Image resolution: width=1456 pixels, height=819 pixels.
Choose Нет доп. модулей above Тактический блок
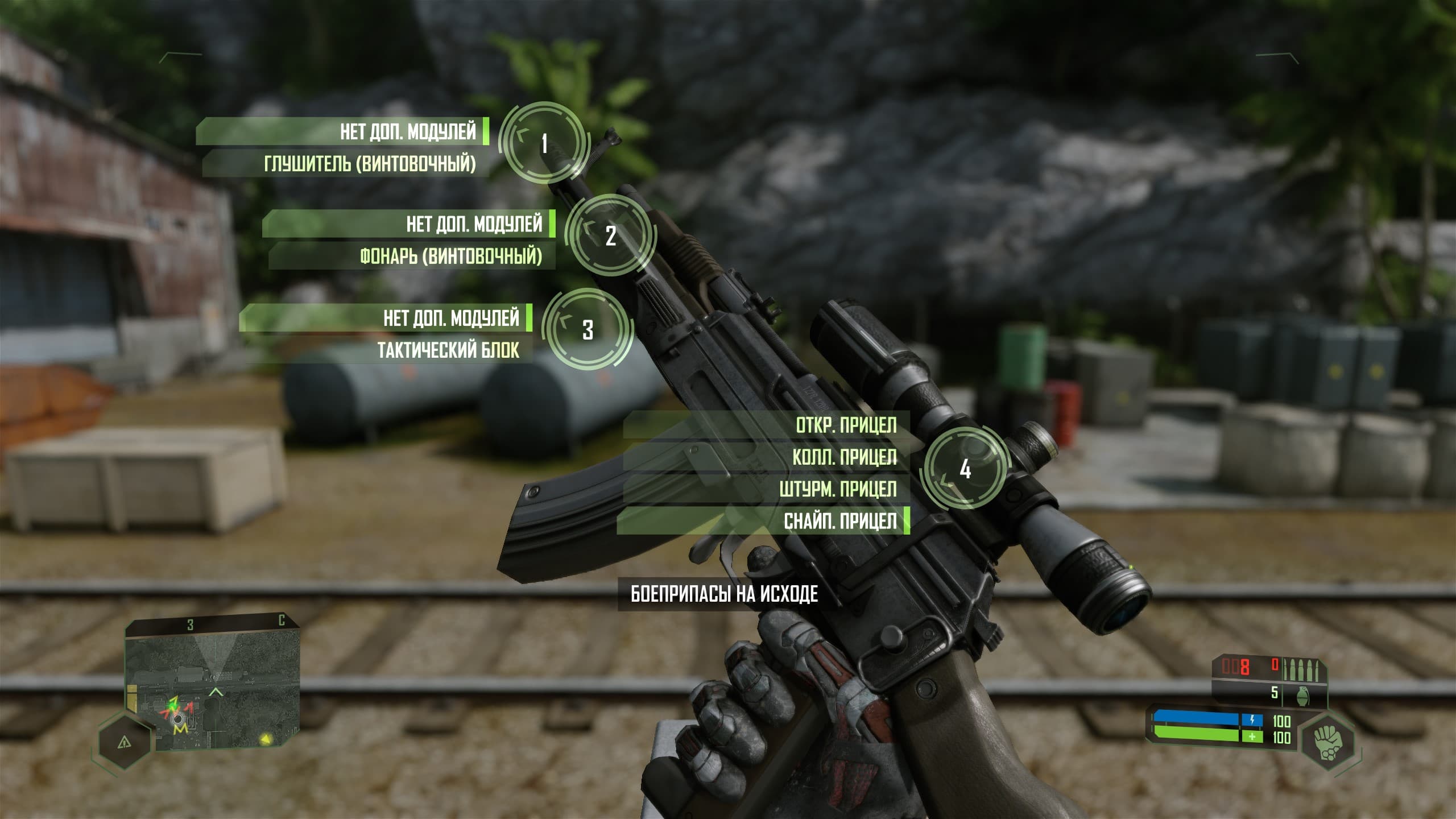pyautogui.click(x=450, y=318)
